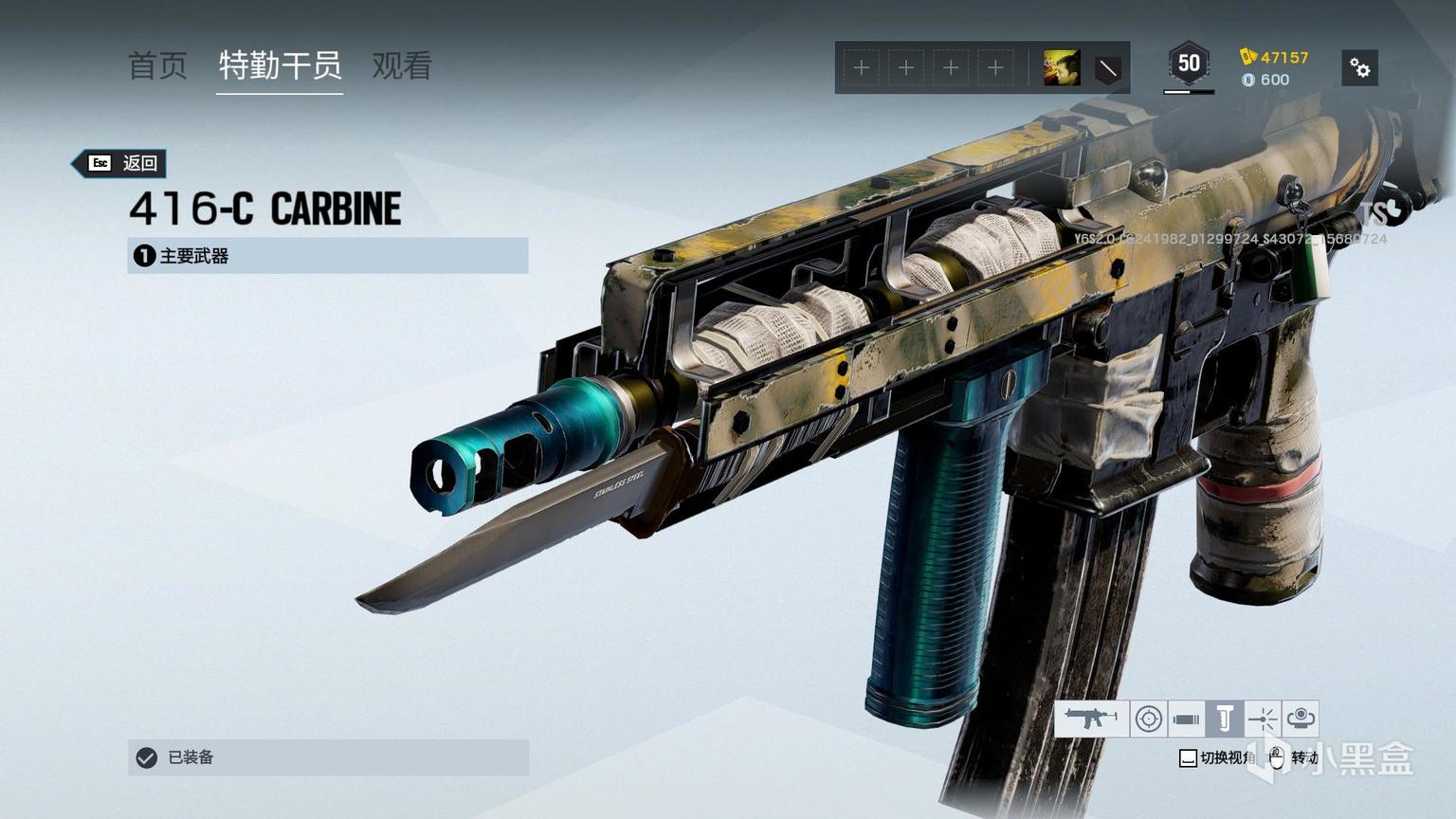The image size is (1456, 819).
Task: Click the 已装备 equipped button
Action: [x=327, y=757]
